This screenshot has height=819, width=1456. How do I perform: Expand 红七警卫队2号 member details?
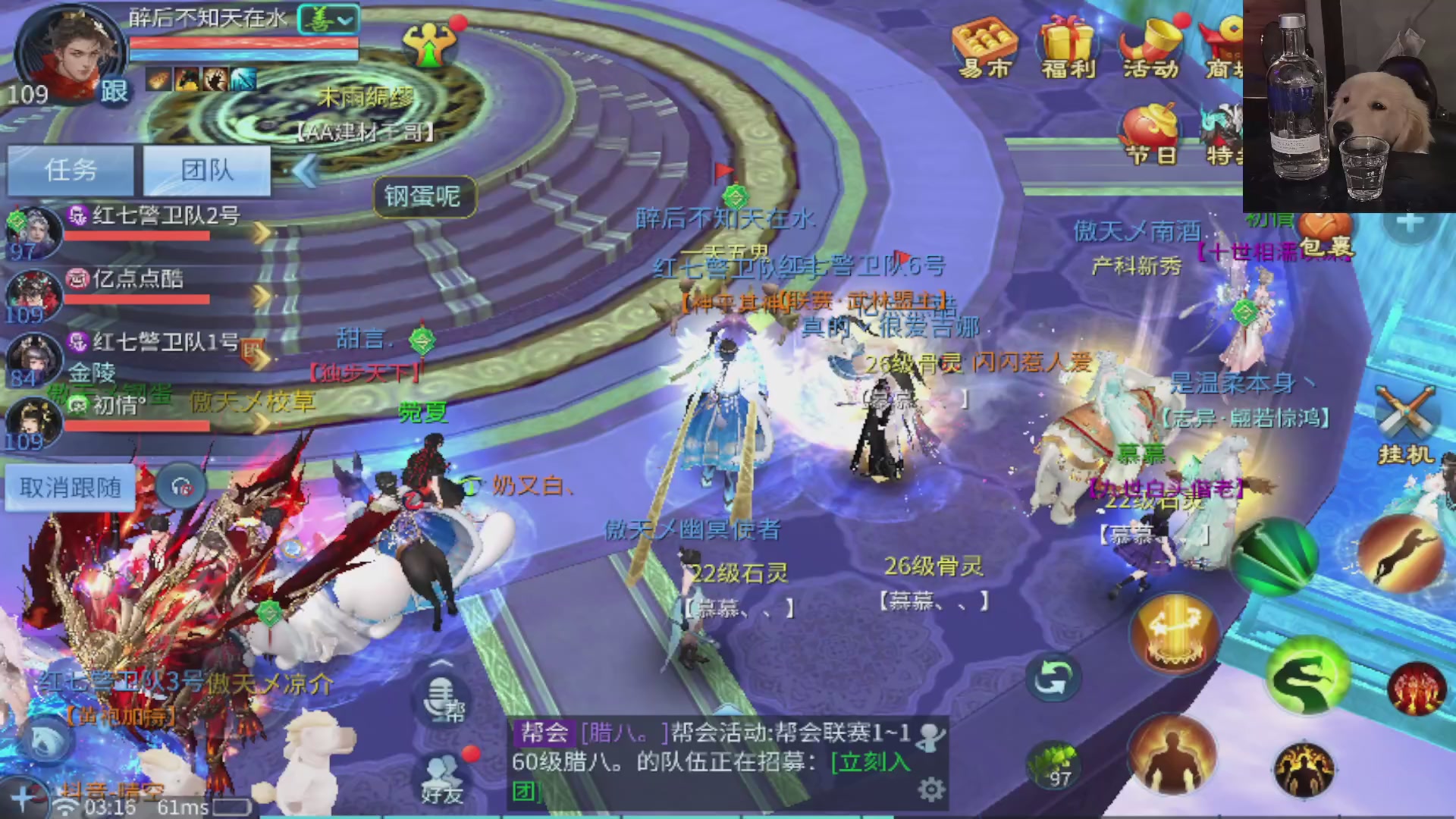[x=264, y=234]
